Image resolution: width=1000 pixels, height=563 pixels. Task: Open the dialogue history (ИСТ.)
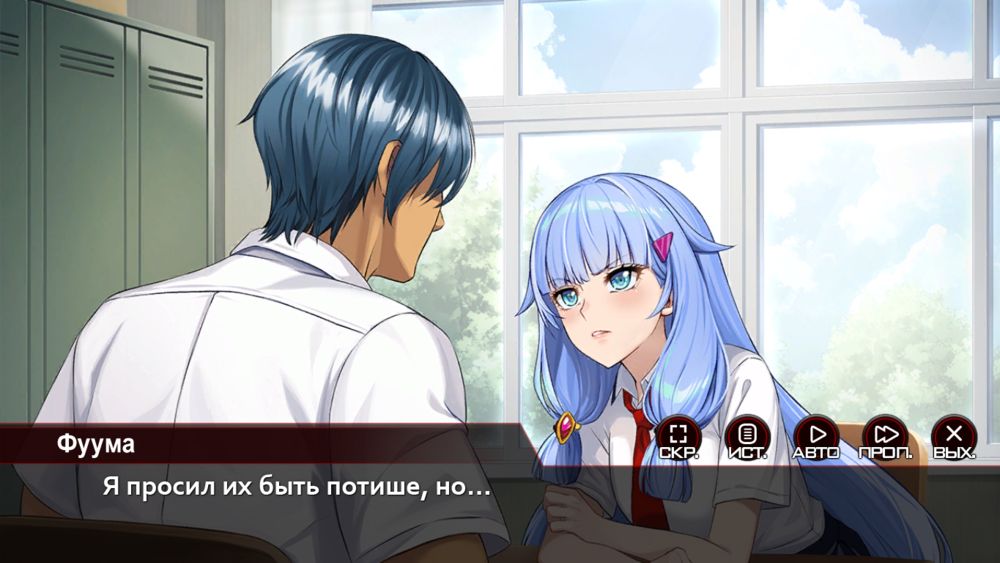(747, 436)
